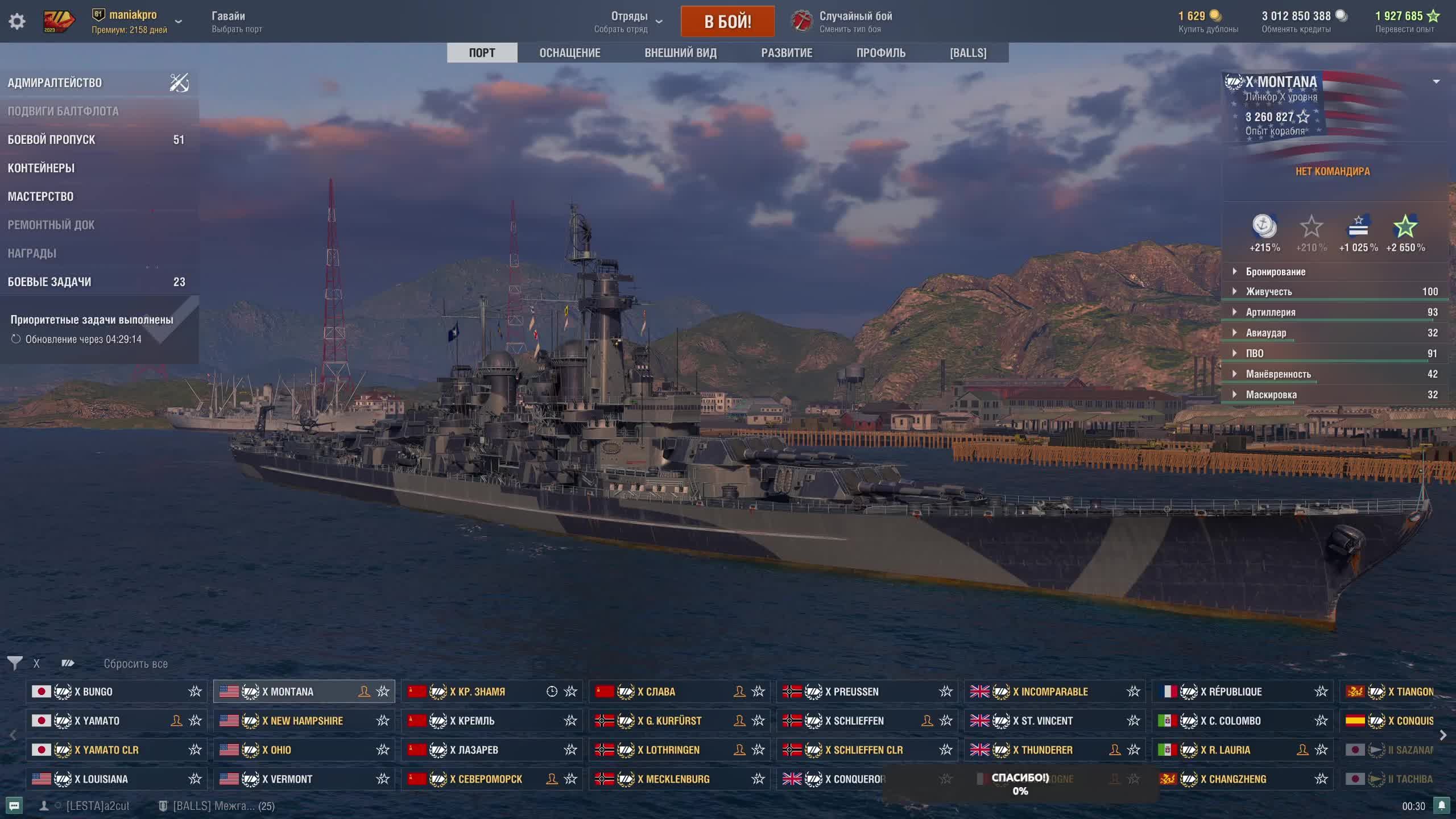The width and height of the screenshot is (1456, 819).
Task: Open Боевые задачи list
Action: (49, 282)
